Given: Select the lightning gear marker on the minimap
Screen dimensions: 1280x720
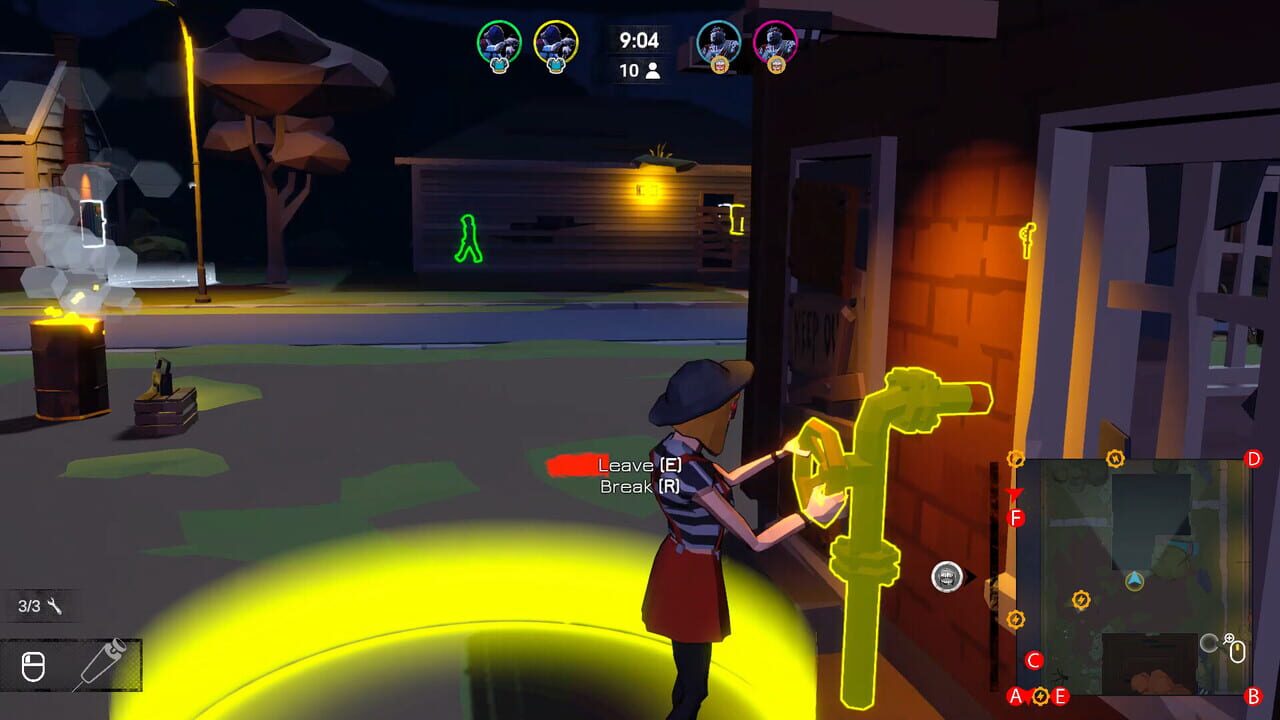Looking at the screenshot, I should tap(1081, 600).
